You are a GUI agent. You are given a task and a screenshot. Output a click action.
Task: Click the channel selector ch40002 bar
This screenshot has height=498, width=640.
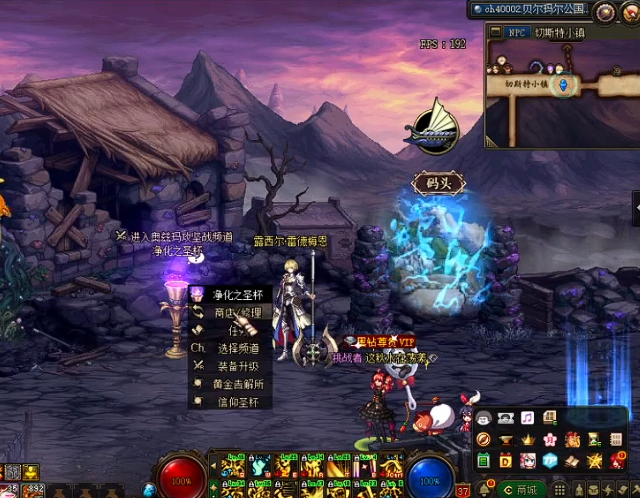click(x=528, y=10)
